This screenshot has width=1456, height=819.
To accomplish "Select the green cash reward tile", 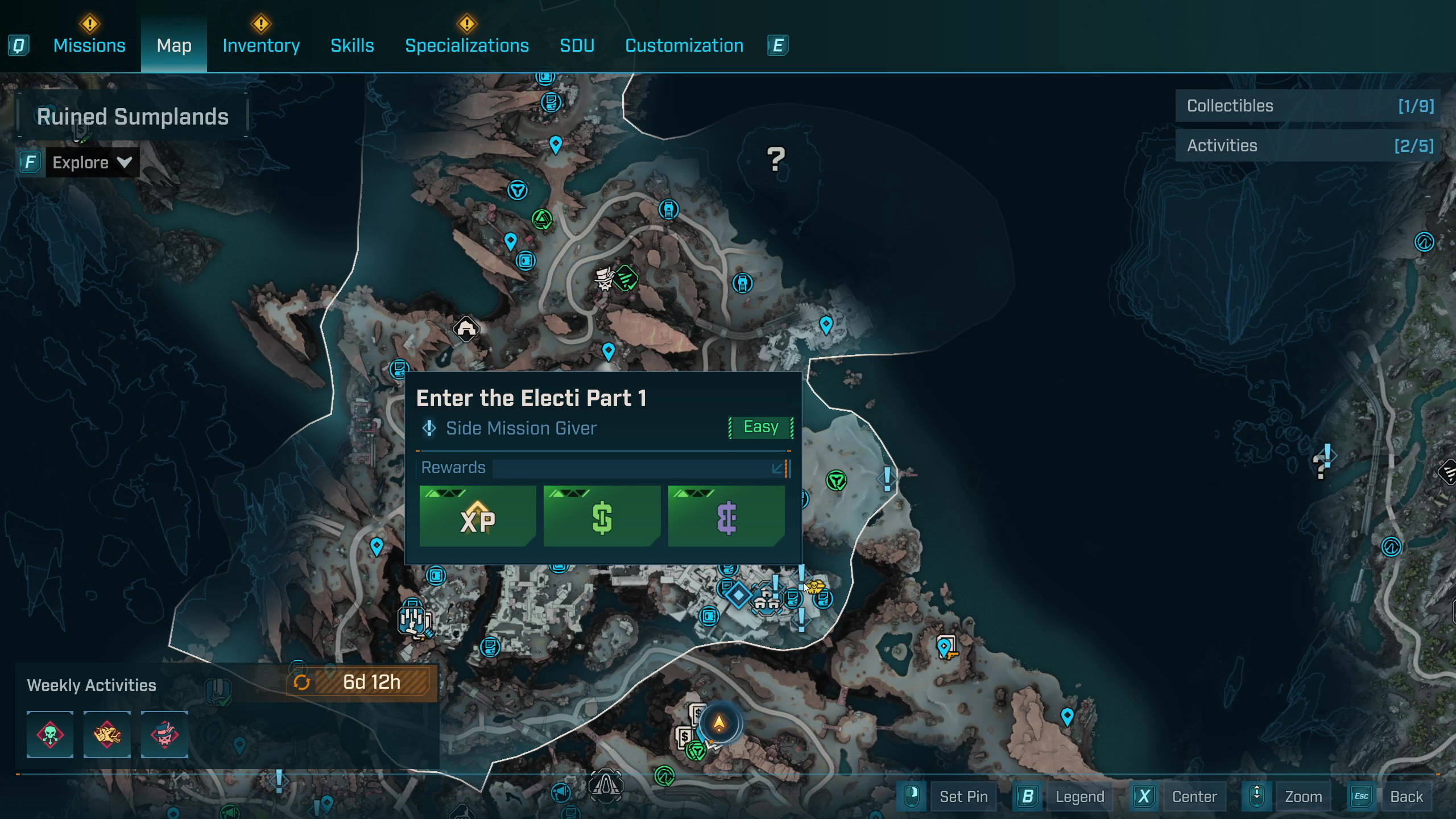I will pos(602,516).
